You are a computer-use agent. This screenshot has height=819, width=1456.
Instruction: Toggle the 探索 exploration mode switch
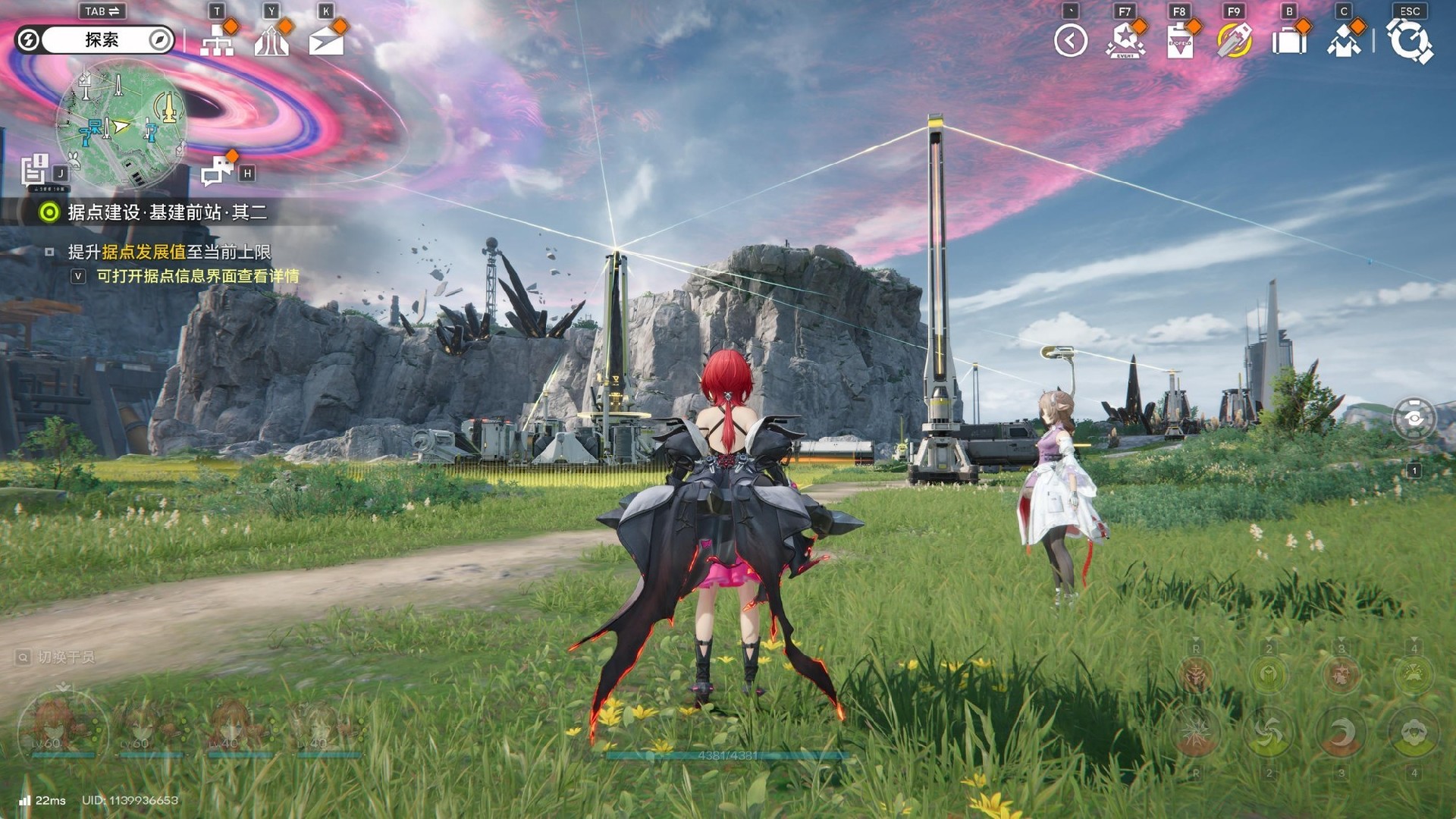pyautogui.click(x=96, y=40)
